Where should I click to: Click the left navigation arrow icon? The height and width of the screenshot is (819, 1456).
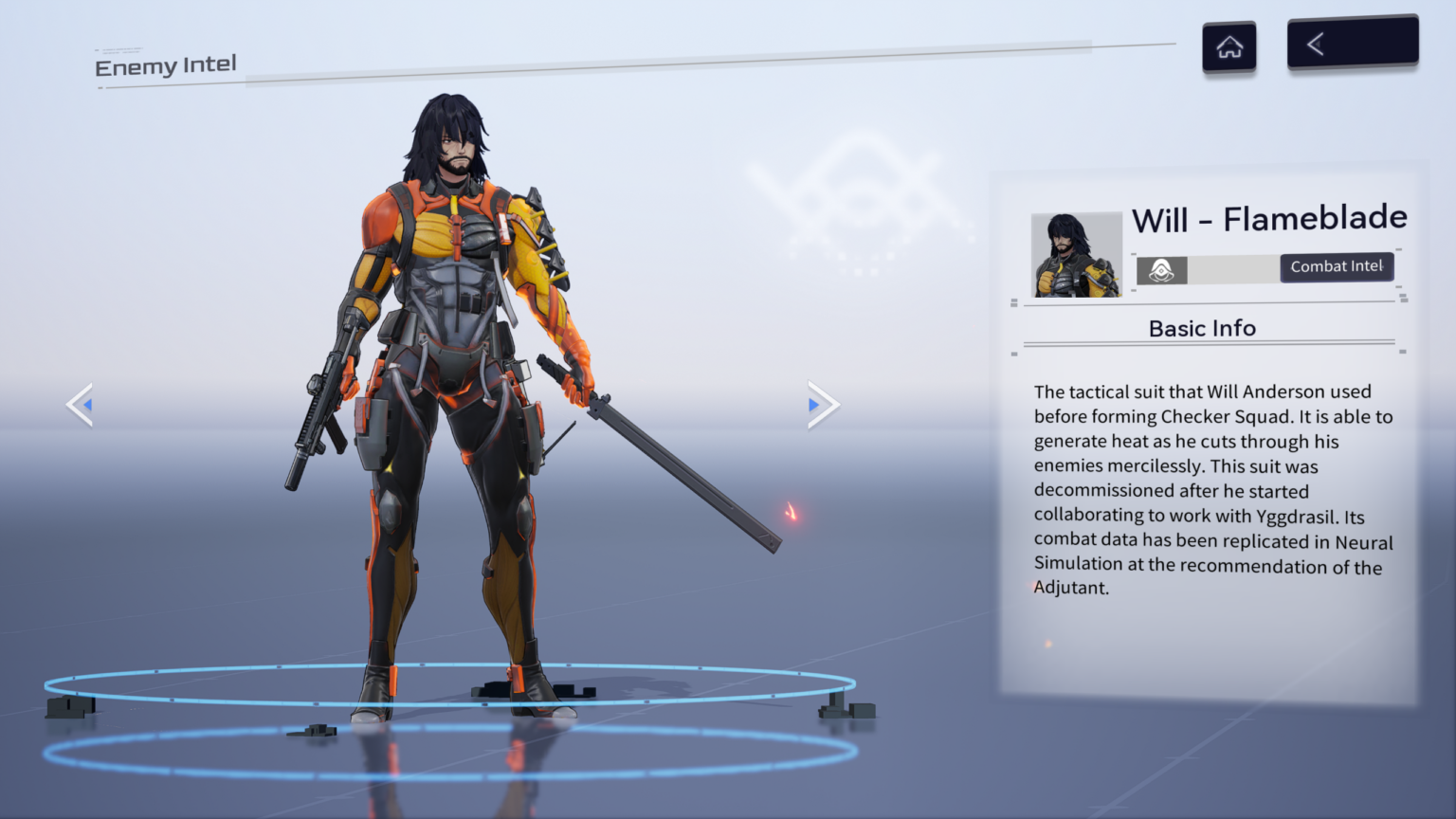(x=81, y=404)
